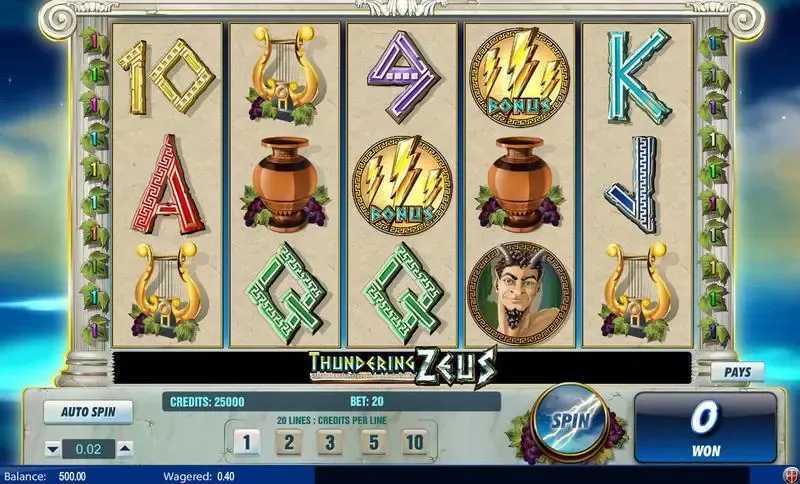Open the PAYS paytable
The height and width of the screenshot is (484, 800).
tap(738, 372)
